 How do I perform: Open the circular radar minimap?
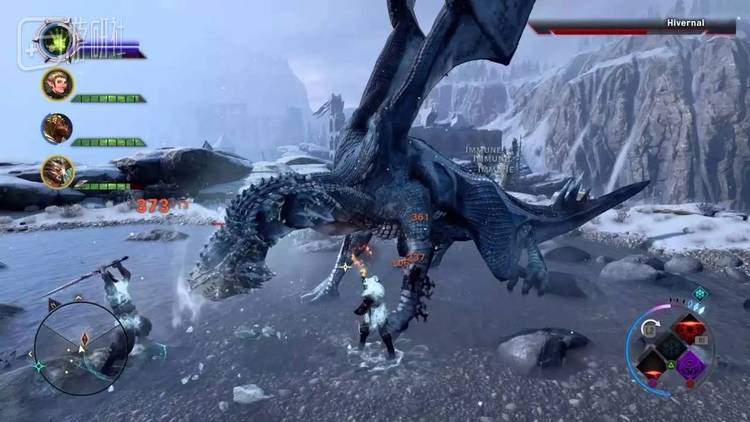point(80,347)
